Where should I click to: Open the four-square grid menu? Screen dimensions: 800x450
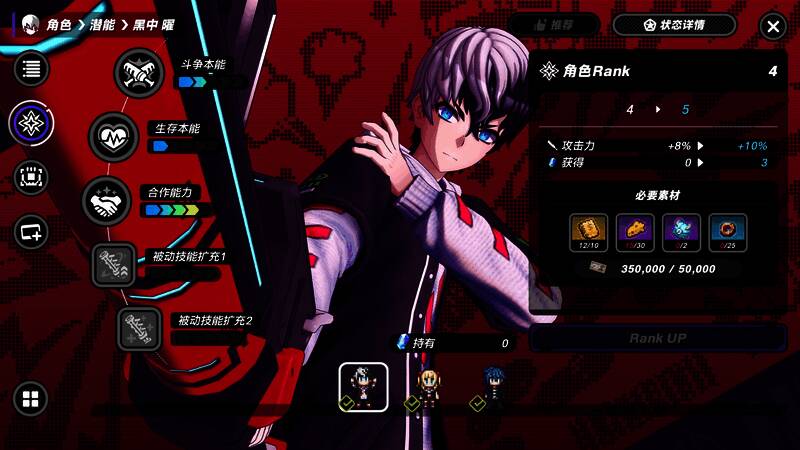(x=31, y=399)
